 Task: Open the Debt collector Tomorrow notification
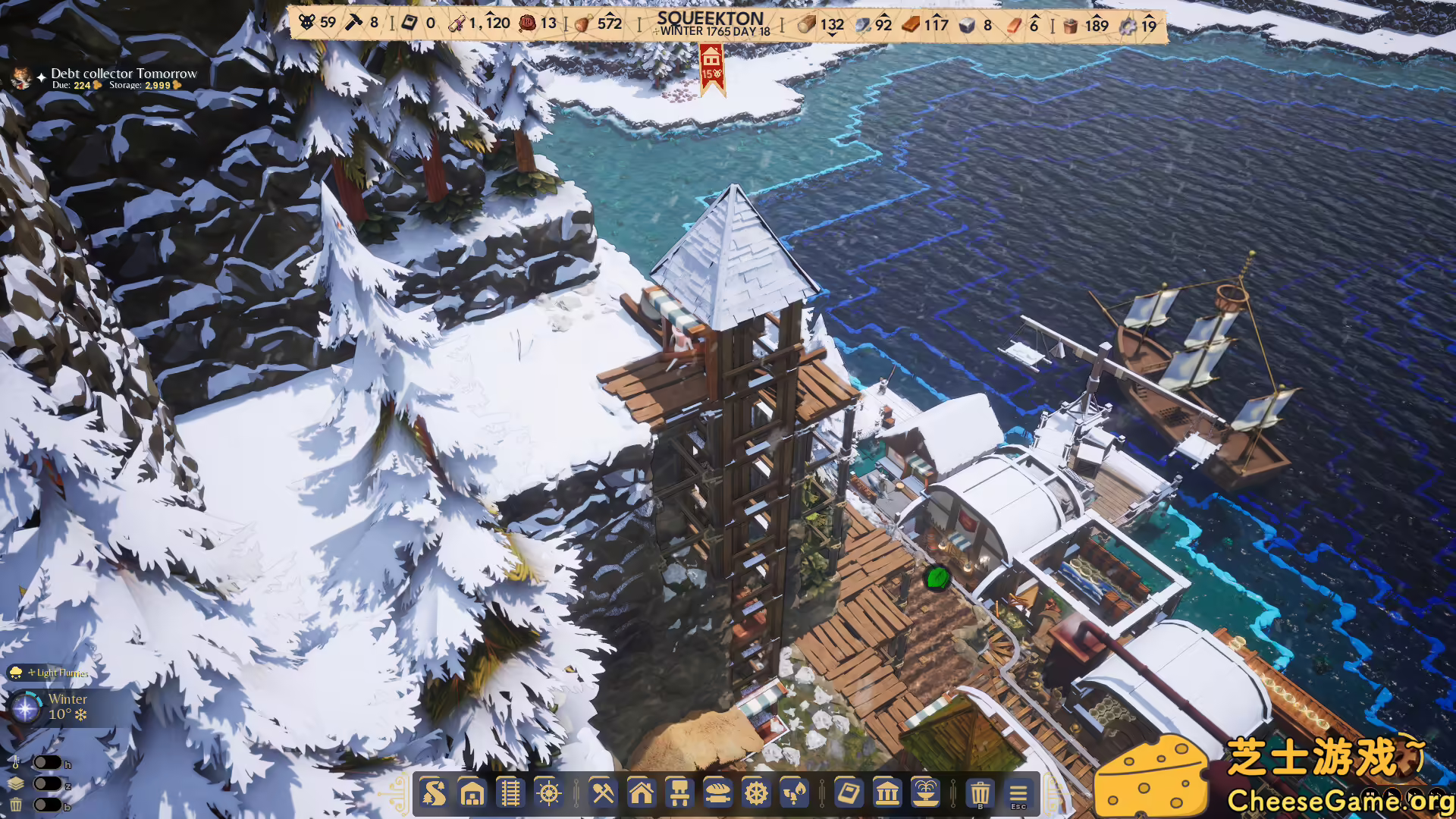pyautogui.click(x=124, y=74)
